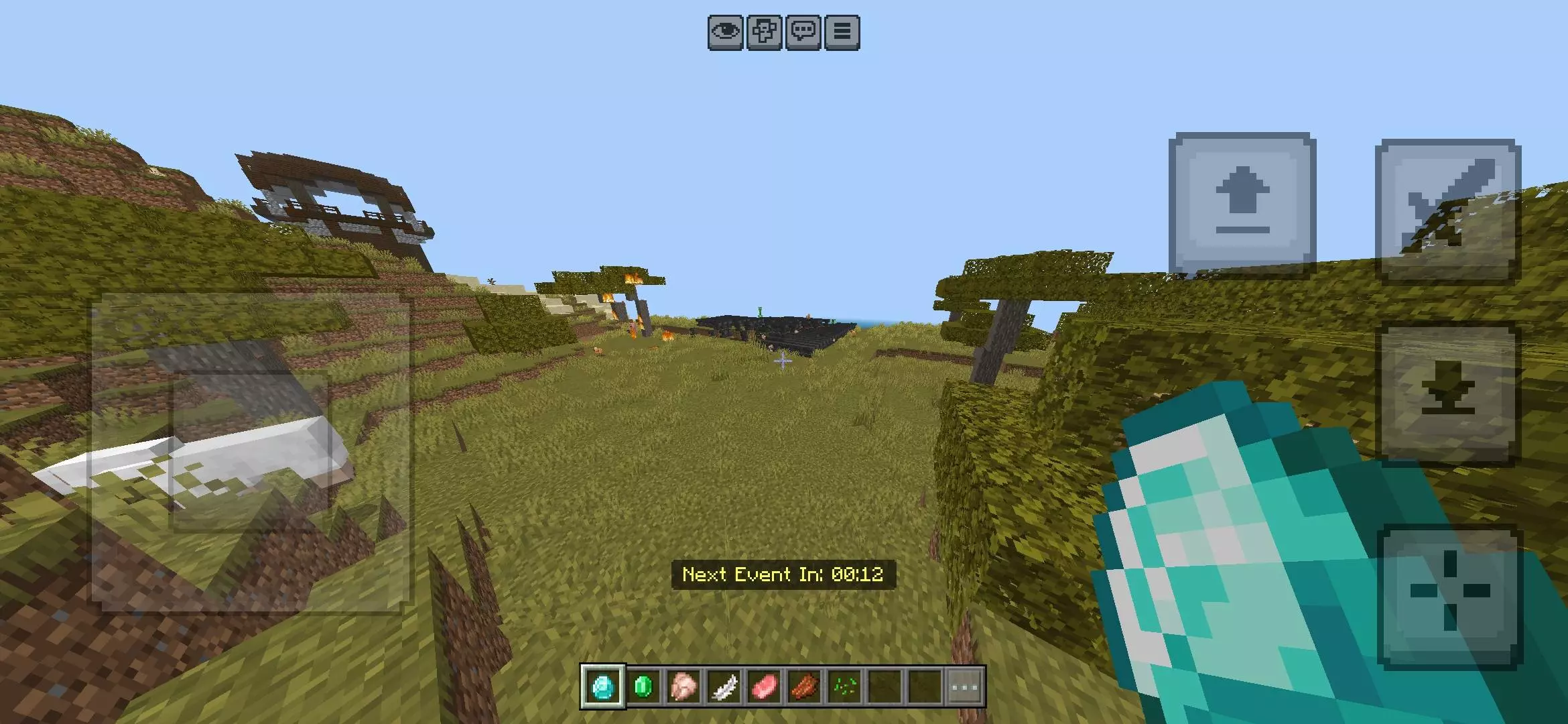Select the raw porkchop hotbar slot

pyautogui.click(x=764, y=686)
